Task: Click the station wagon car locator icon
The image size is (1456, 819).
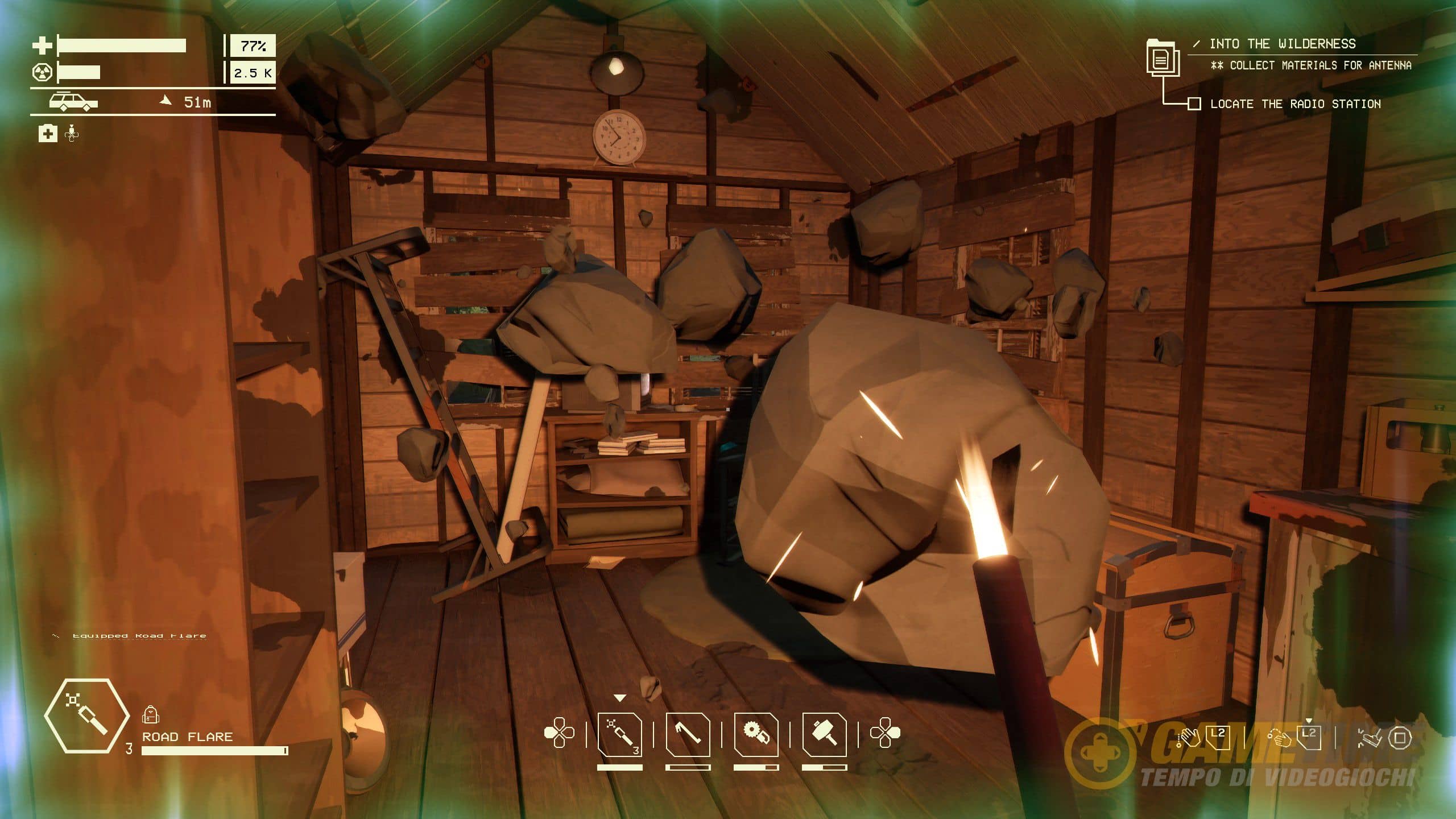Action: [x=73, y=102]
